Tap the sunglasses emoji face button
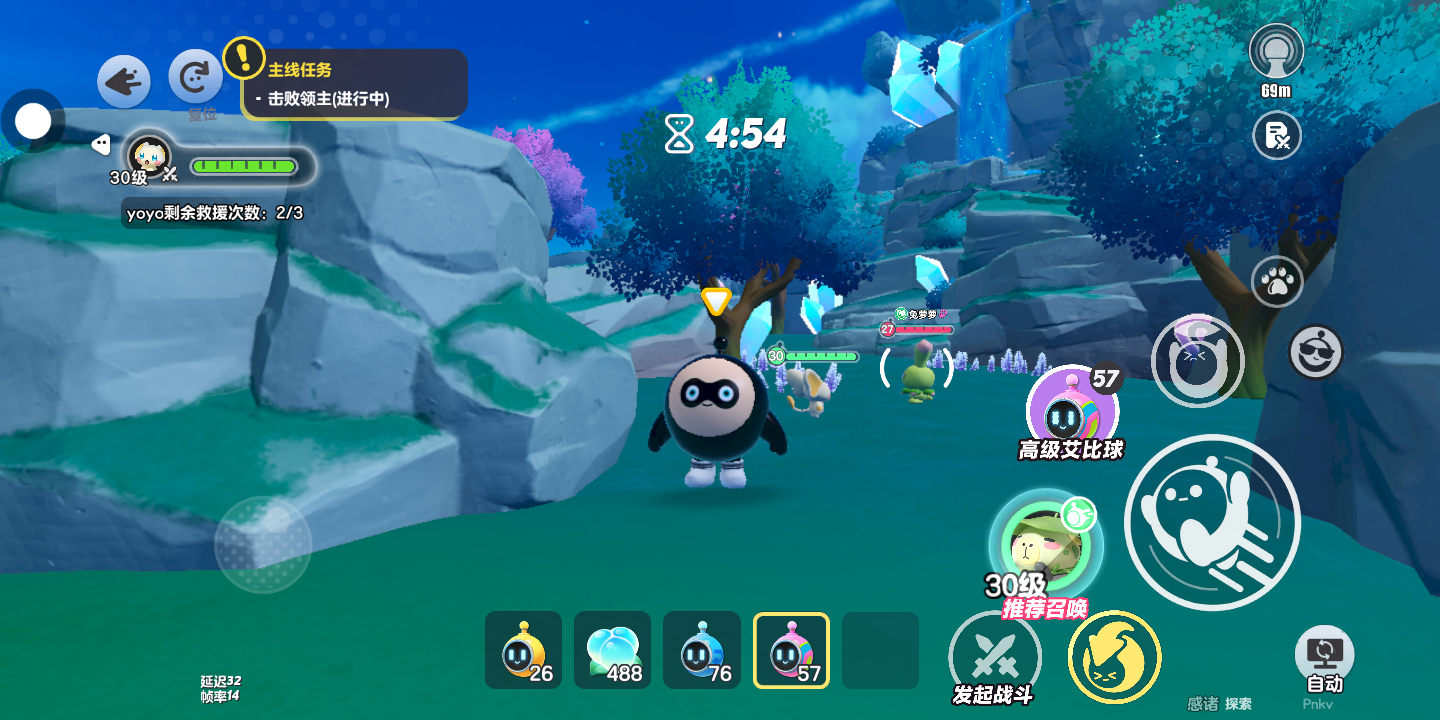The height and width of the screenshot is (720, 1440). (x=1315, y=351)
